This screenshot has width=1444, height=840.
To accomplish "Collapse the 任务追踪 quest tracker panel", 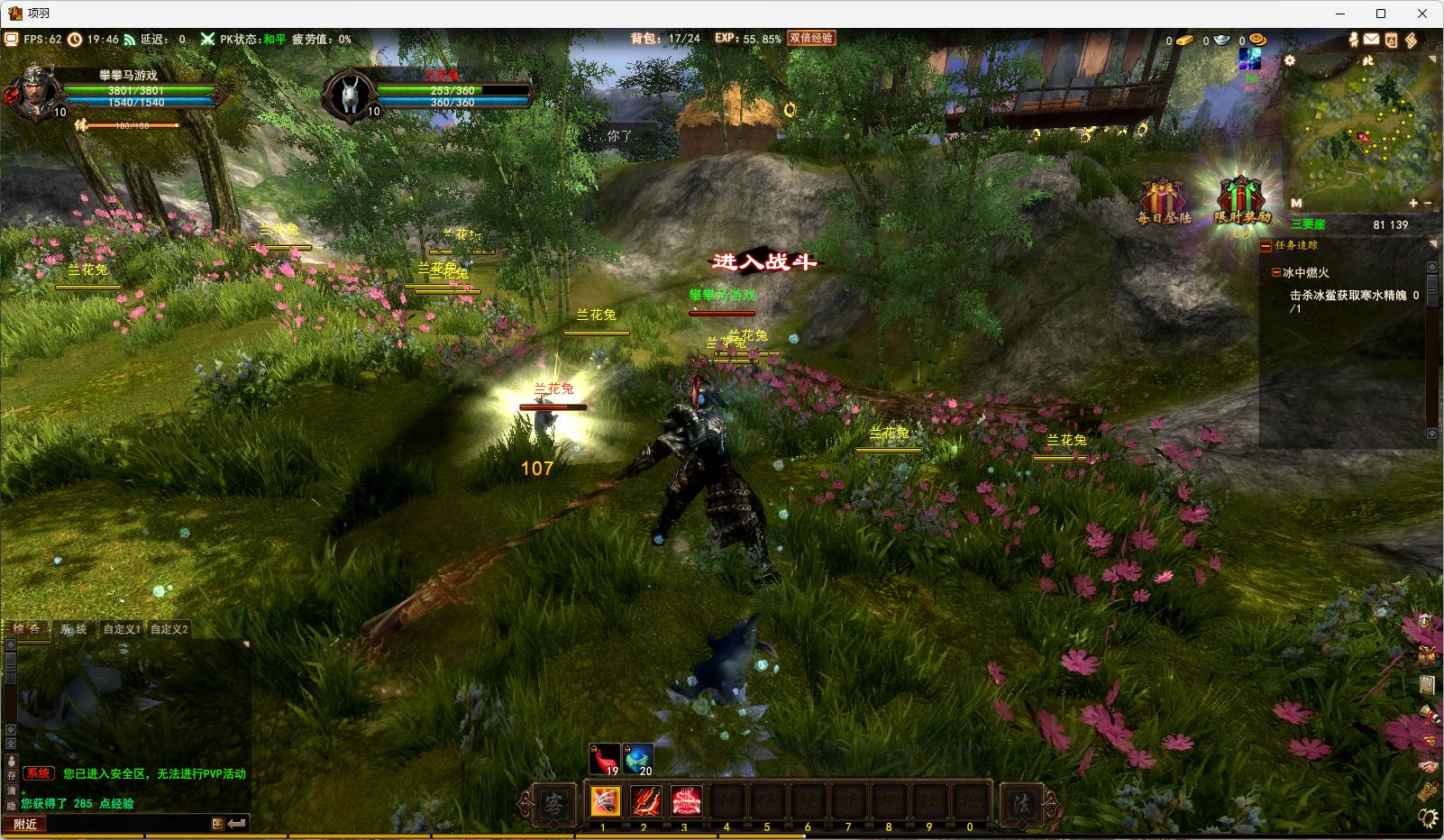I will click(1266, 245).
